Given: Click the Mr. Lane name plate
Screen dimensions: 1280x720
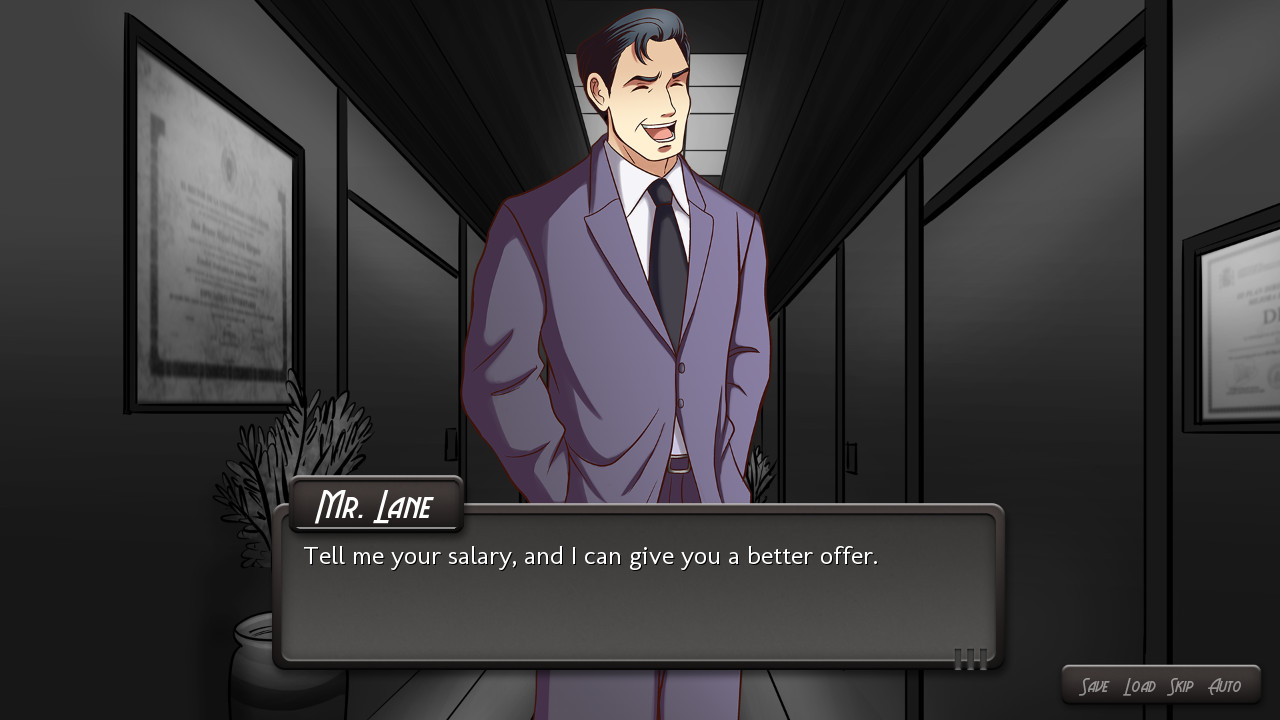Looking at the screenshot, I should (x=377, y=505).
